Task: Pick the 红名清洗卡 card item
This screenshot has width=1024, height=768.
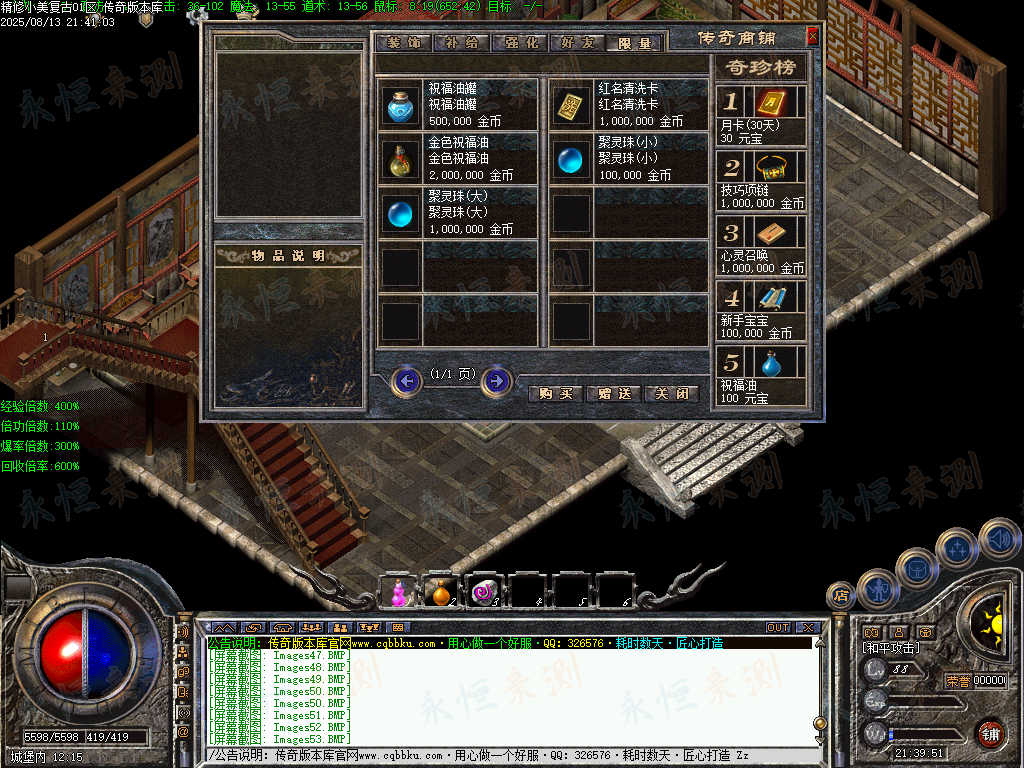Action: (571, 104)
